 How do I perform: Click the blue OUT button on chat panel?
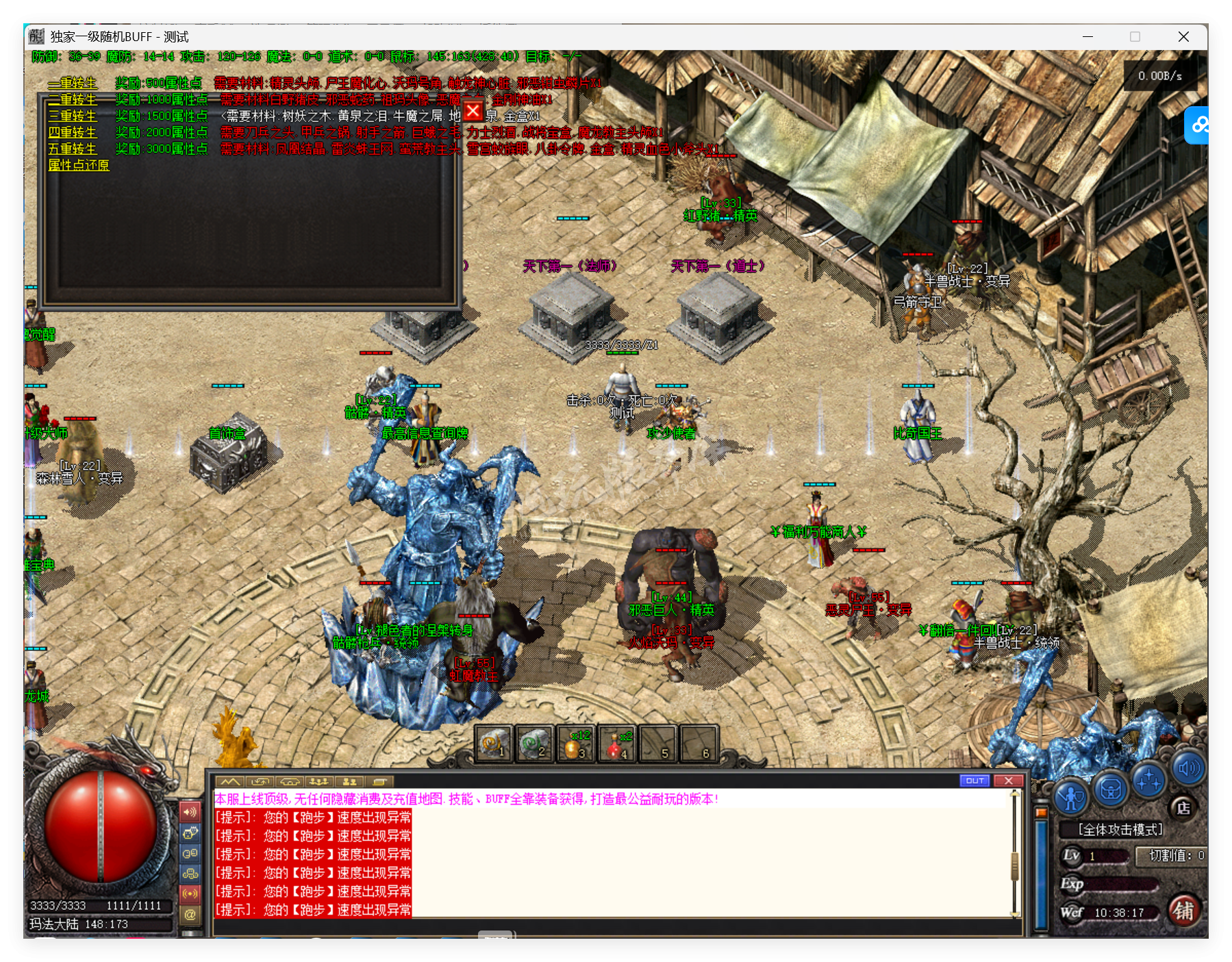coord(975,781)
